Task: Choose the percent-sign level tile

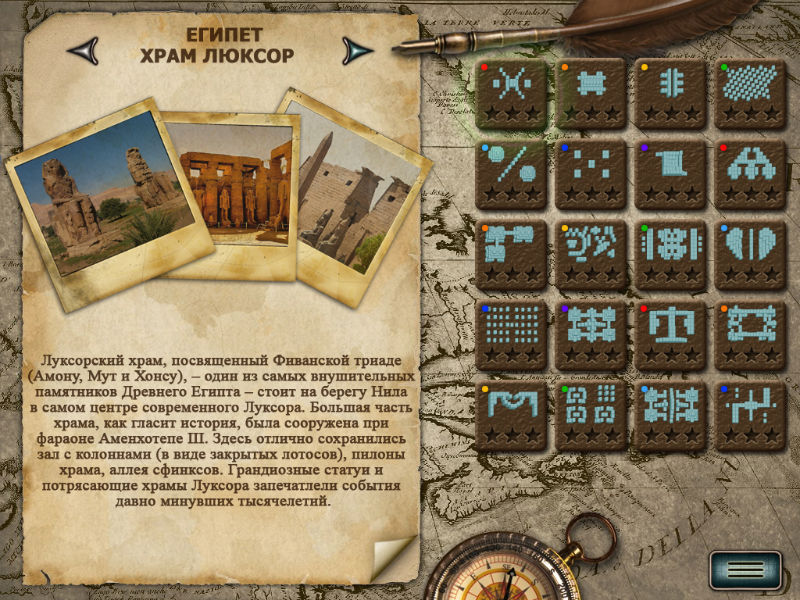Action: [x=511, y=173]
